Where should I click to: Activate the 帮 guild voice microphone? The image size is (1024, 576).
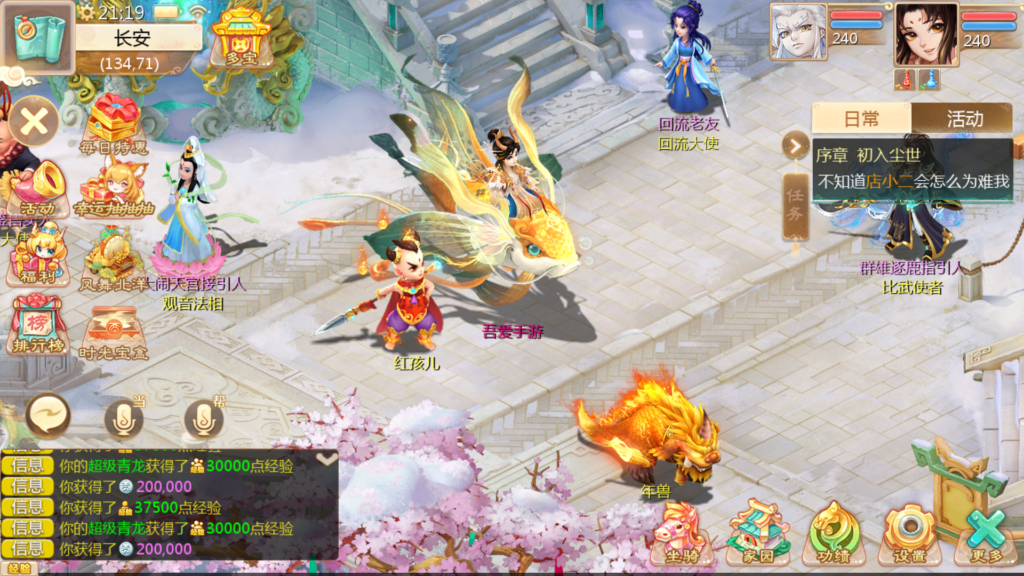(x=203, y=419)
